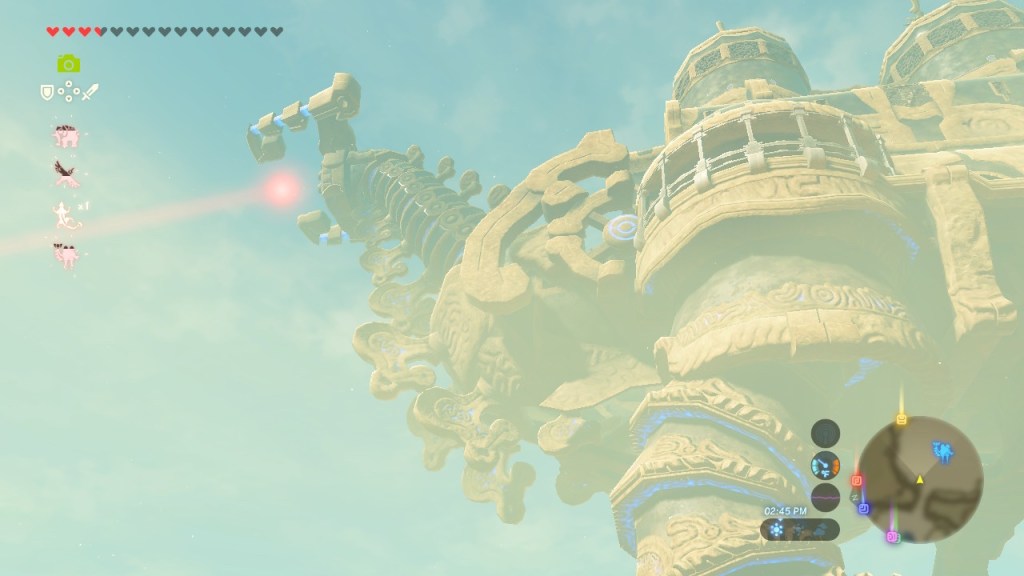Open the circular minimap
The height and width of the screenshot is (576, 1024).
919,479
